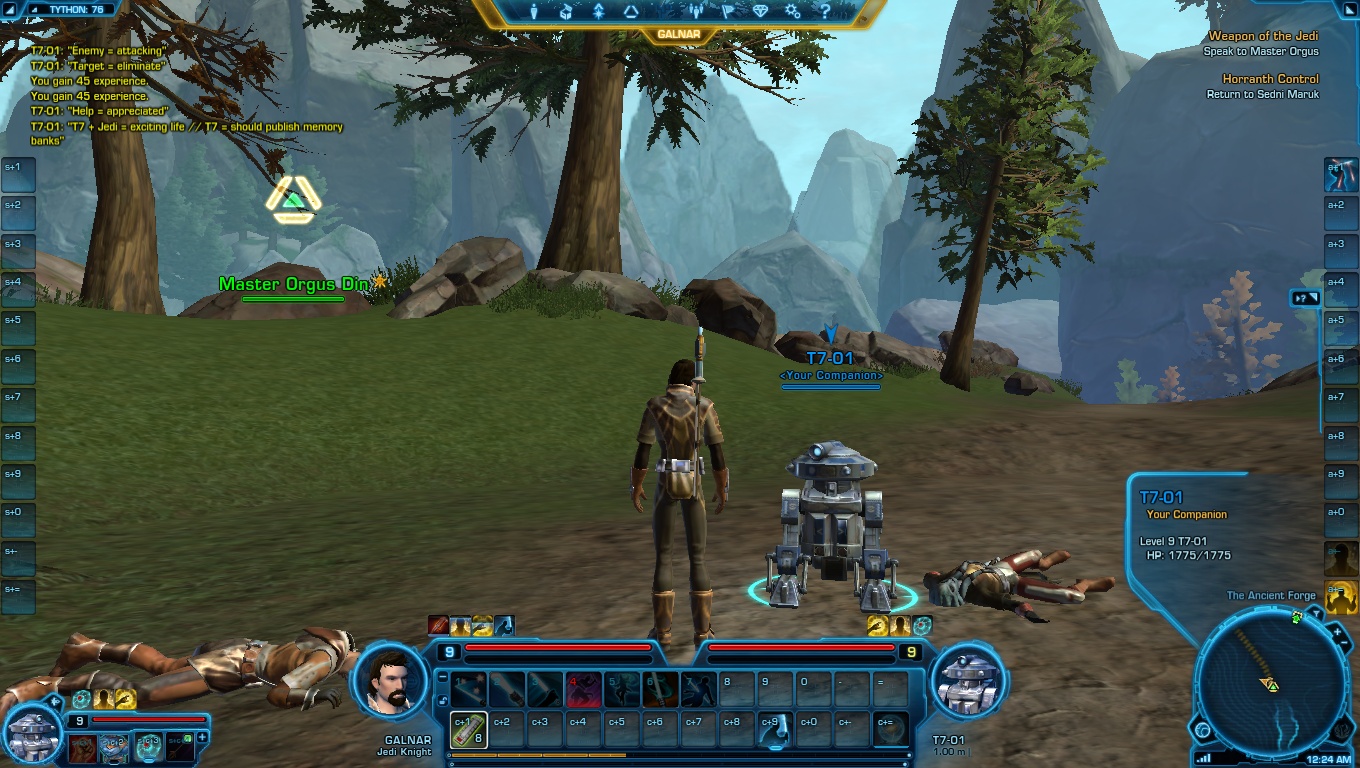Screen dimensions: 1360x768
Task: Open the inventory crate icon
Action: coord(566,12)
